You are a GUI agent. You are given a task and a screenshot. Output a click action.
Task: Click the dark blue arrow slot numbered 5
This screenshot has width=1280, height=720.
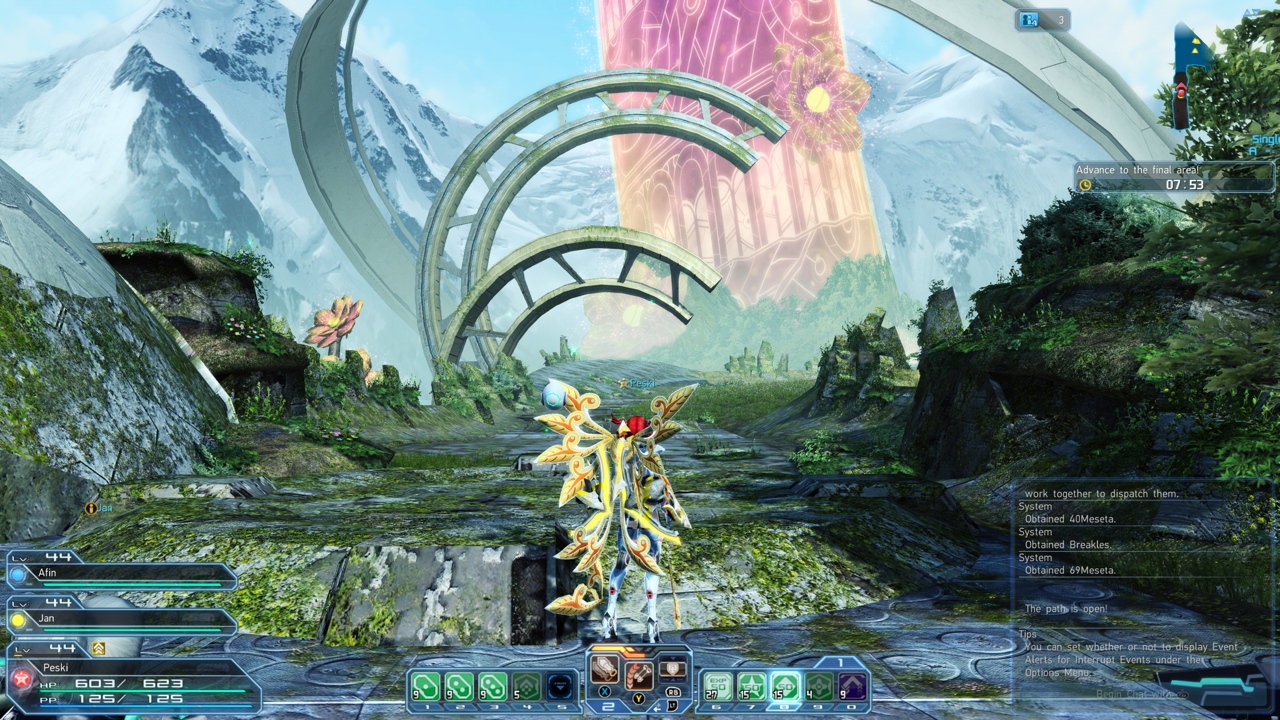pyautogui.click(x=559, y=687)
